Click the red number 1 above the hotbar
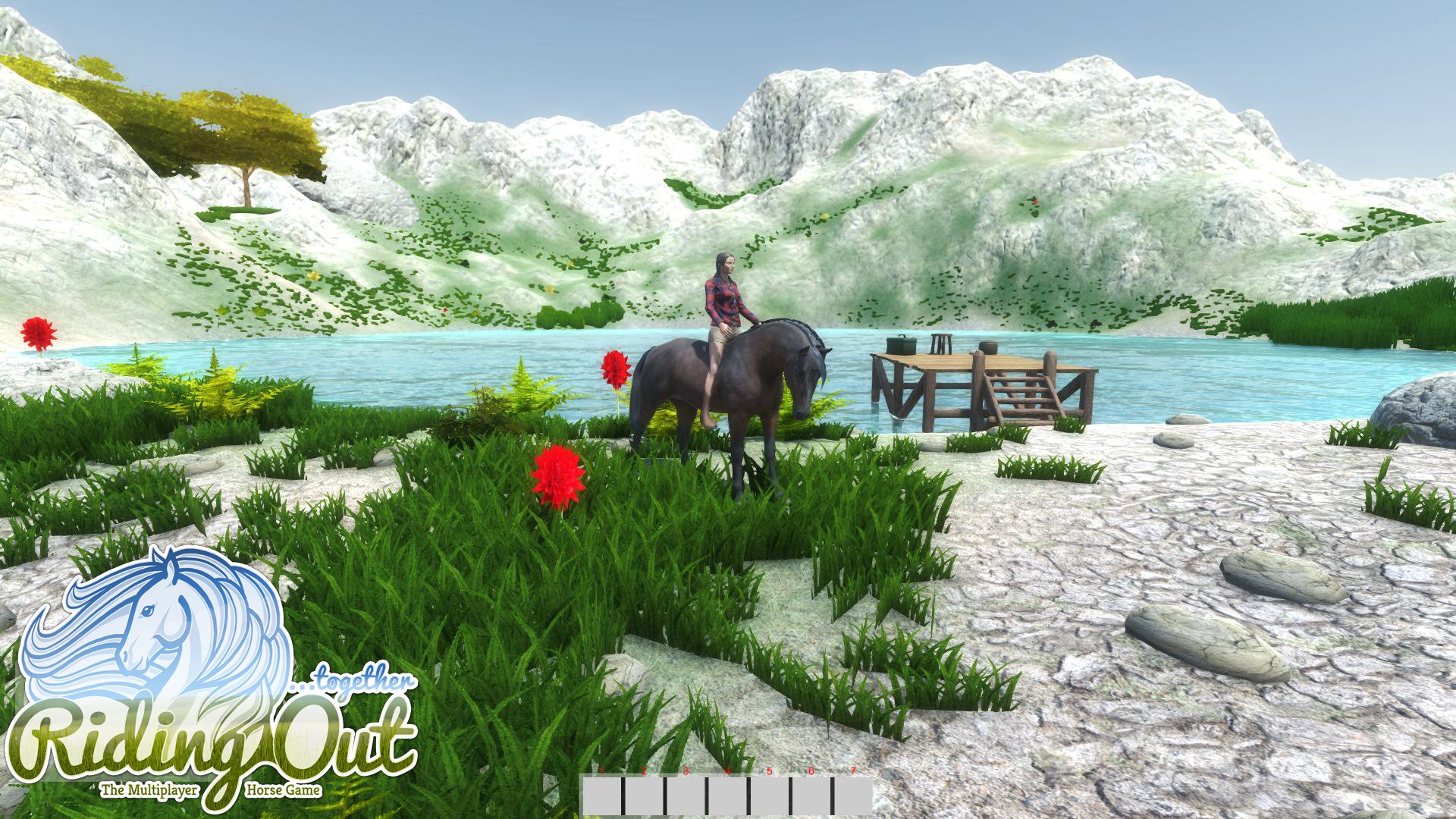The image size is (1456, 819). (x=602, y=770)
